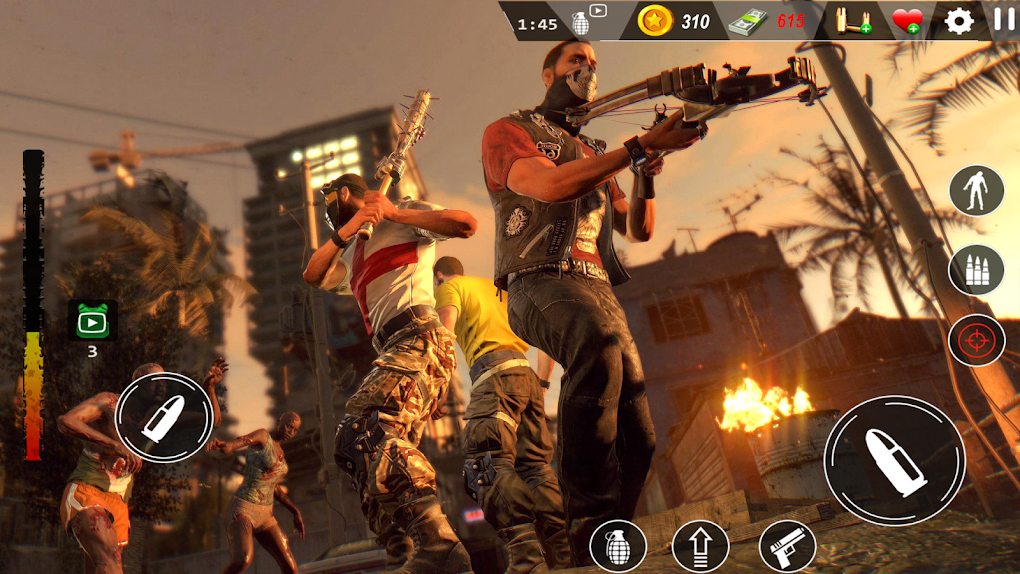Watch a video for a free grenade
Screen dimensions: 1020x574
(x=588, y=20)
